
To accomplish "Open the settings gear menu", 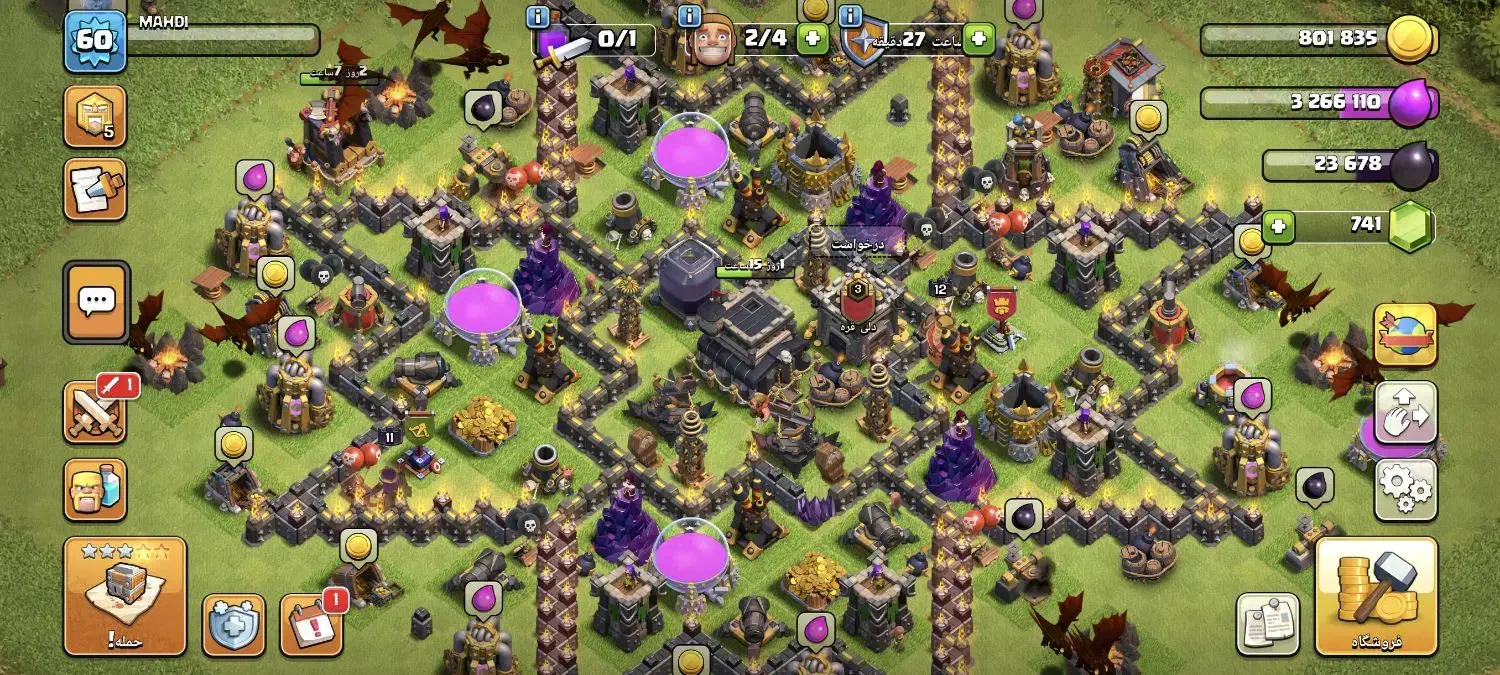I will click(1405, 490).
